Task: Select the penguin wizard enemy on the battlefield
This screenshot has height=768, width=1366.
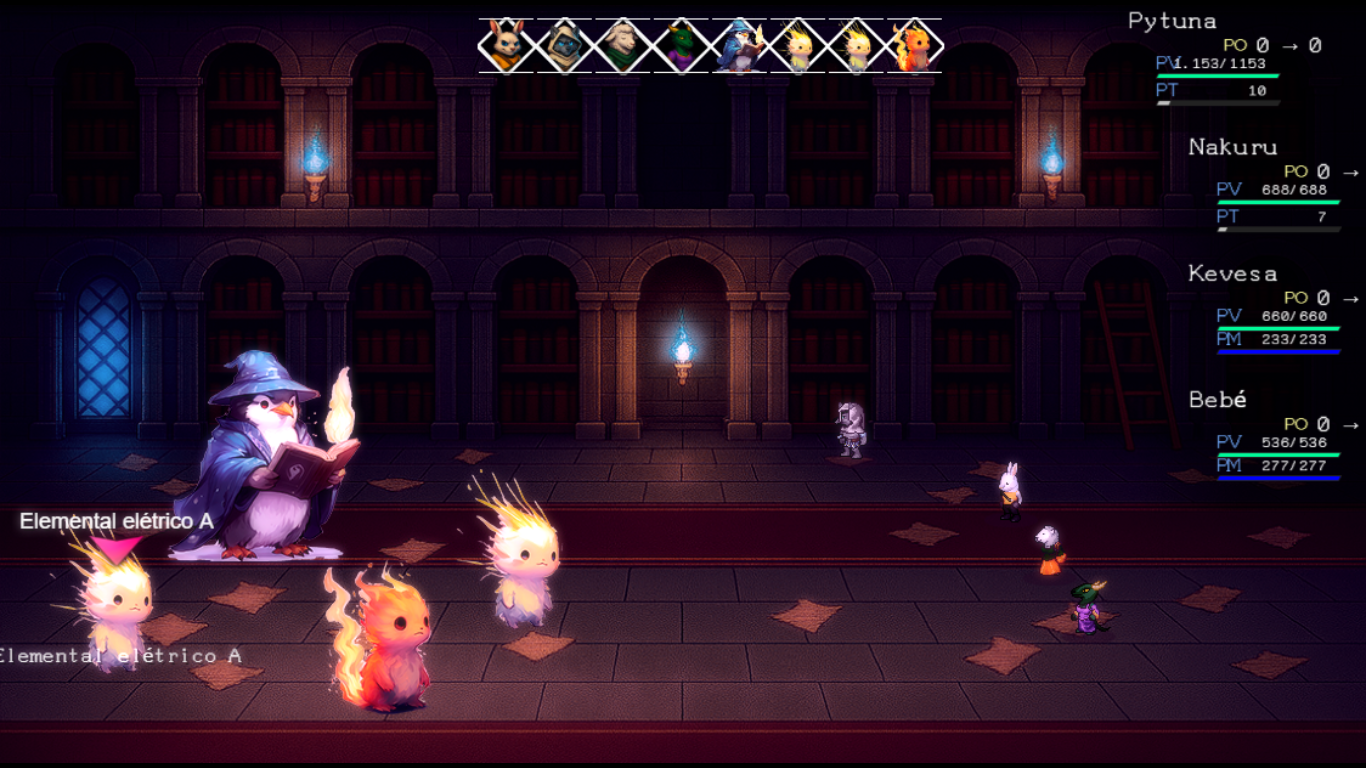Action: (x=268, y=460)
